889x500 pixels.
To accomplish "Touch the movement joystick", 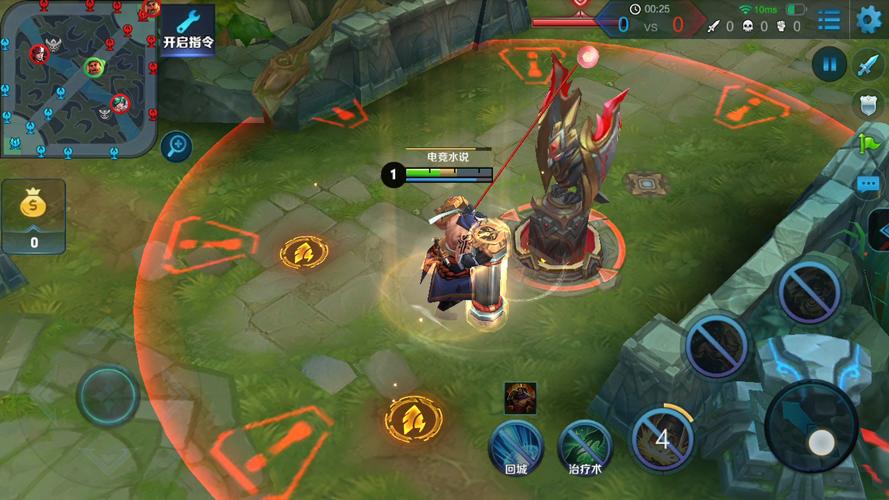I will click(108, 396).
